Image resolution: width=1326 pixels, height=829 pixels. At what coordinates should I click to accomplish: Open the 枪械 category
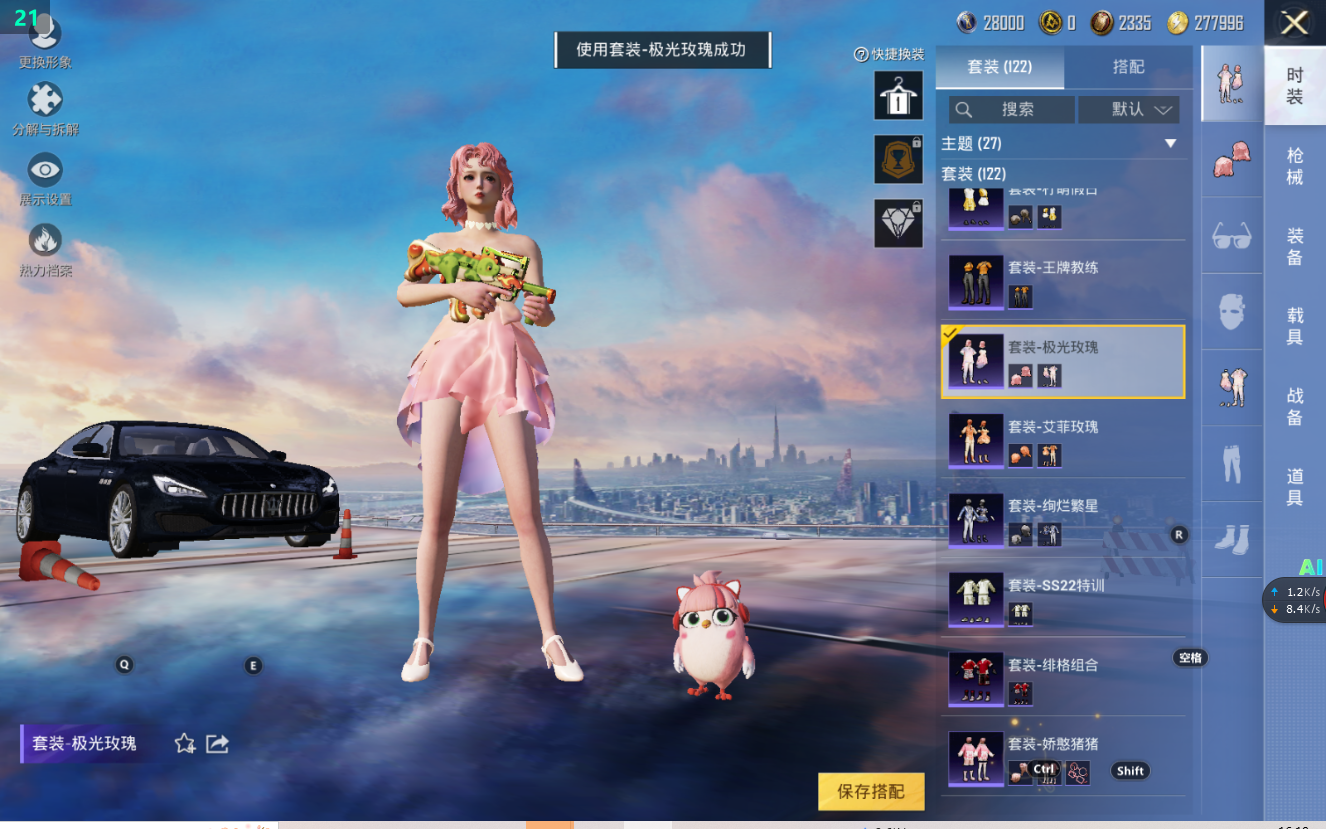point(1295,166)
